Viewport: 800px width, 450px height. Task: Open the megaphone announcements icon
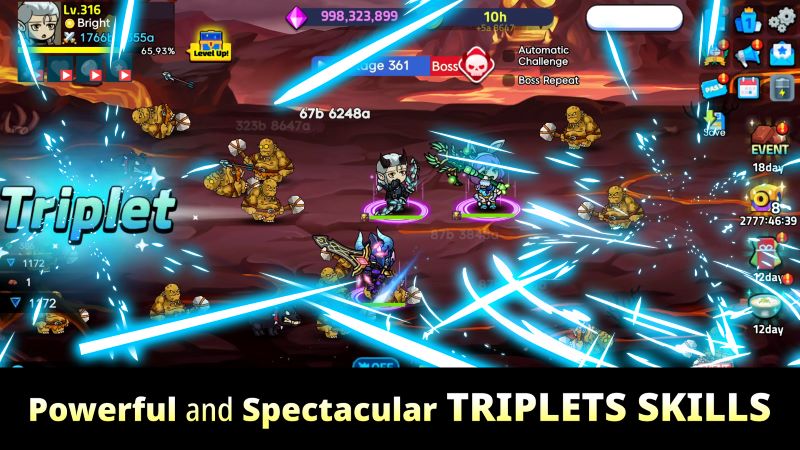(749, 54)
